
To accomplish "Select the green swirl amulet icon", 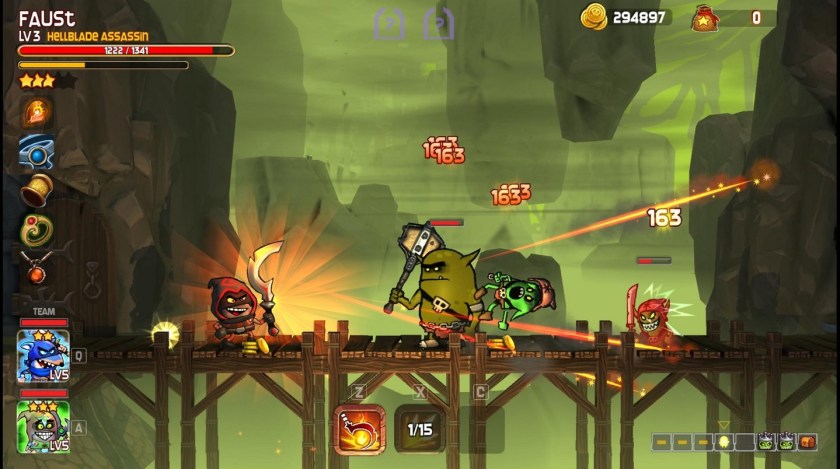I will [37, 228].
